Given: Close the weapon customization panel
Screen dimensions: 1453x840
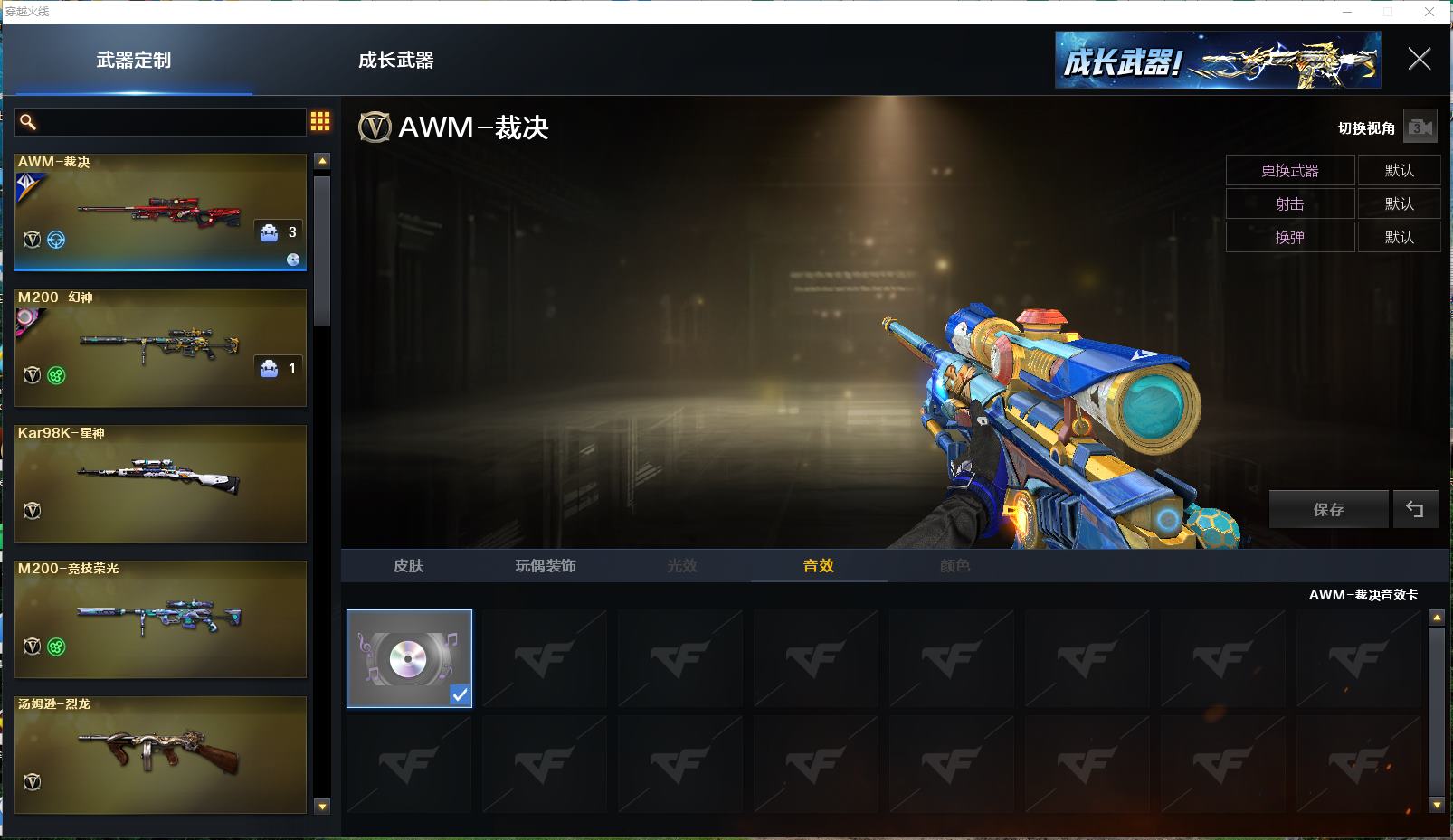Looking at the screenshot, I should (x=1419, y=60).
